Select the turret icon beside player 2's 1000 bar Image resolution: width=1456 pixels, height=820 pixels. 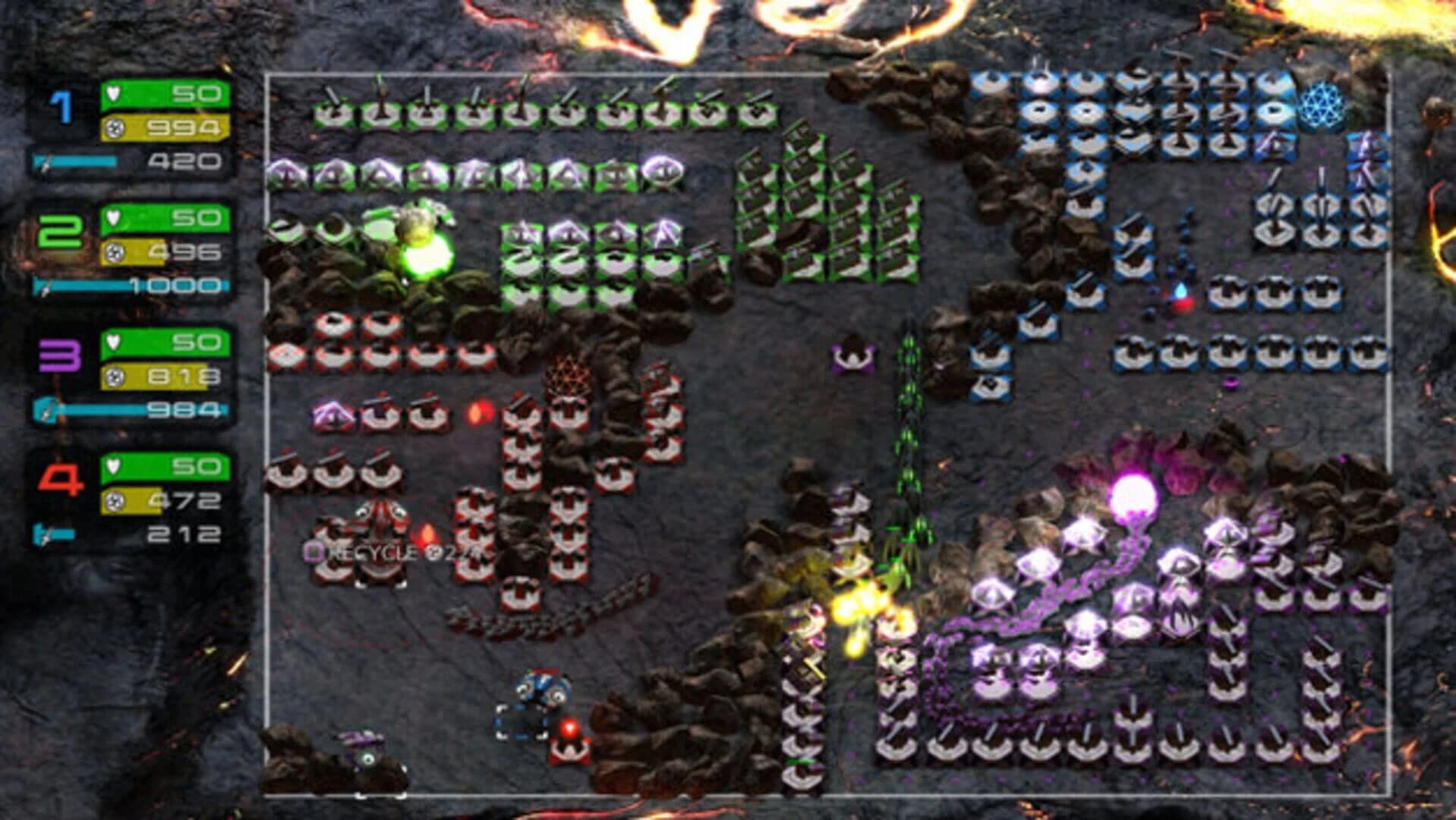[x=42, y=286]
